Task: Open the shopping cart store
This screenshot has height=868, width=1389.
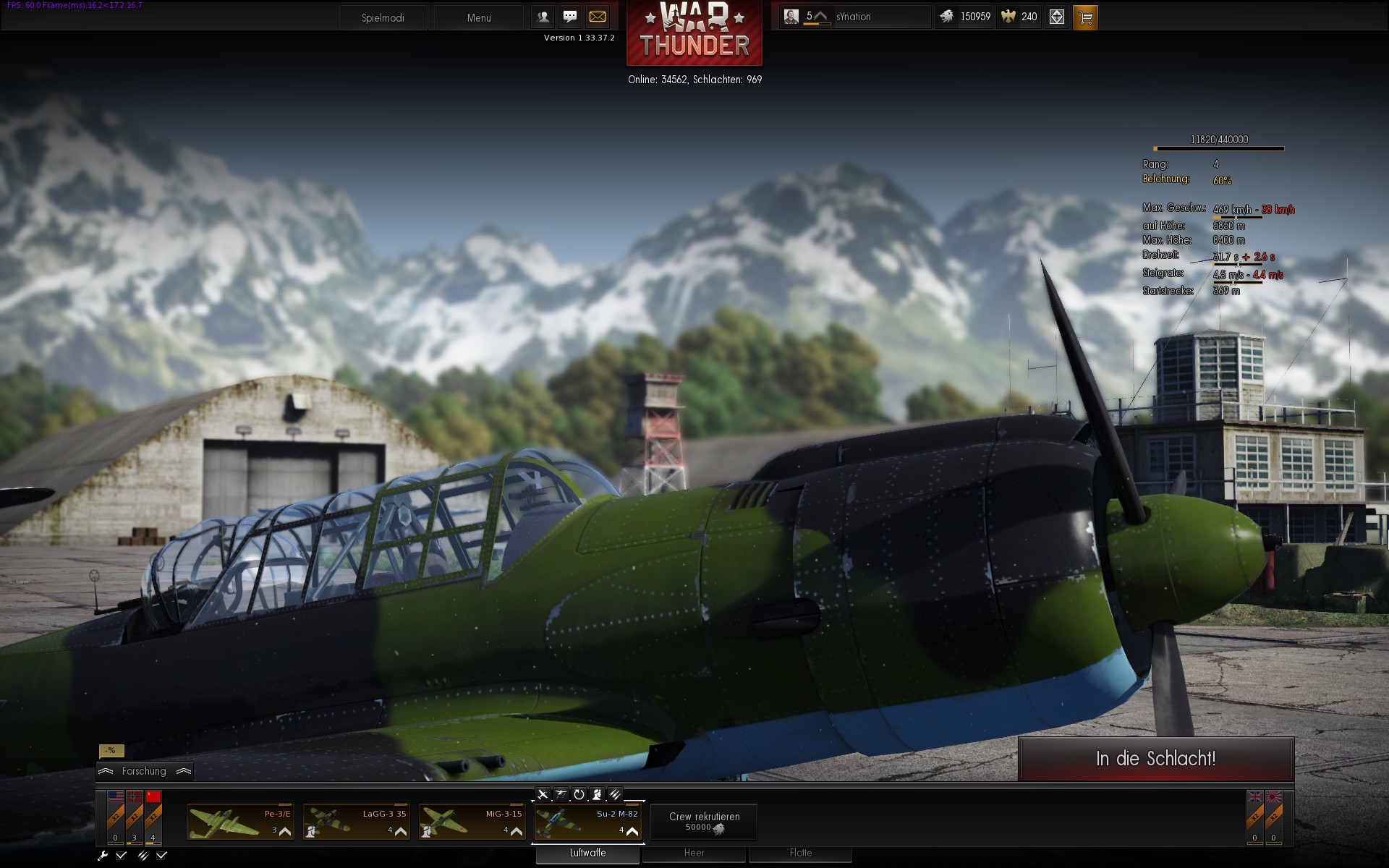Action: (1085, 17)
